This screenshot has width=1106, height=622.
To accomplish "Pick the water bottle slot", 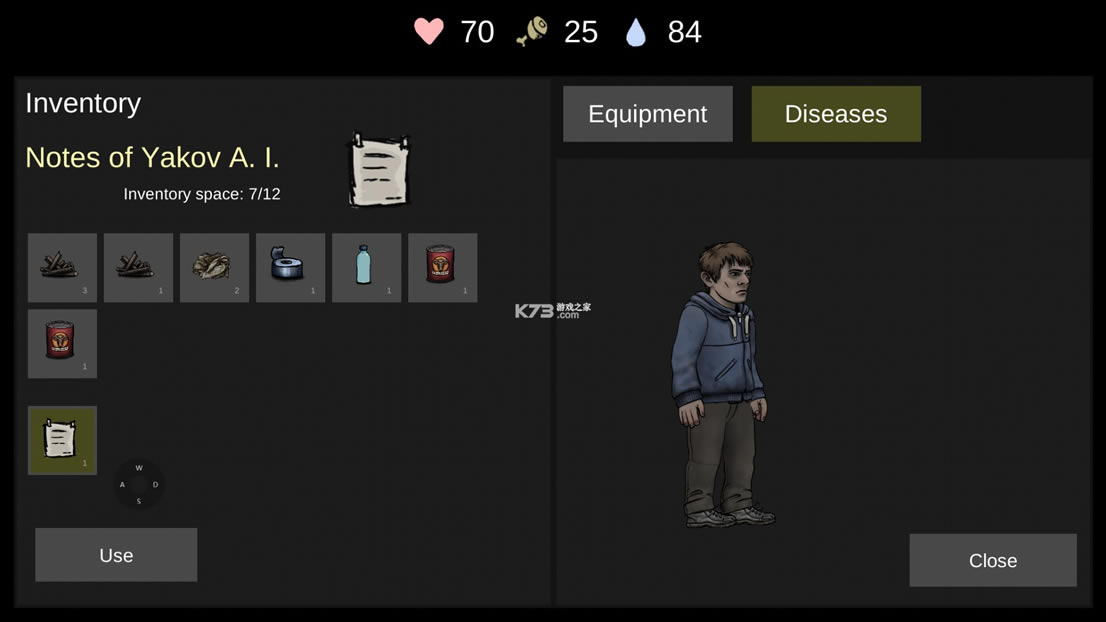I will point(366,267).
